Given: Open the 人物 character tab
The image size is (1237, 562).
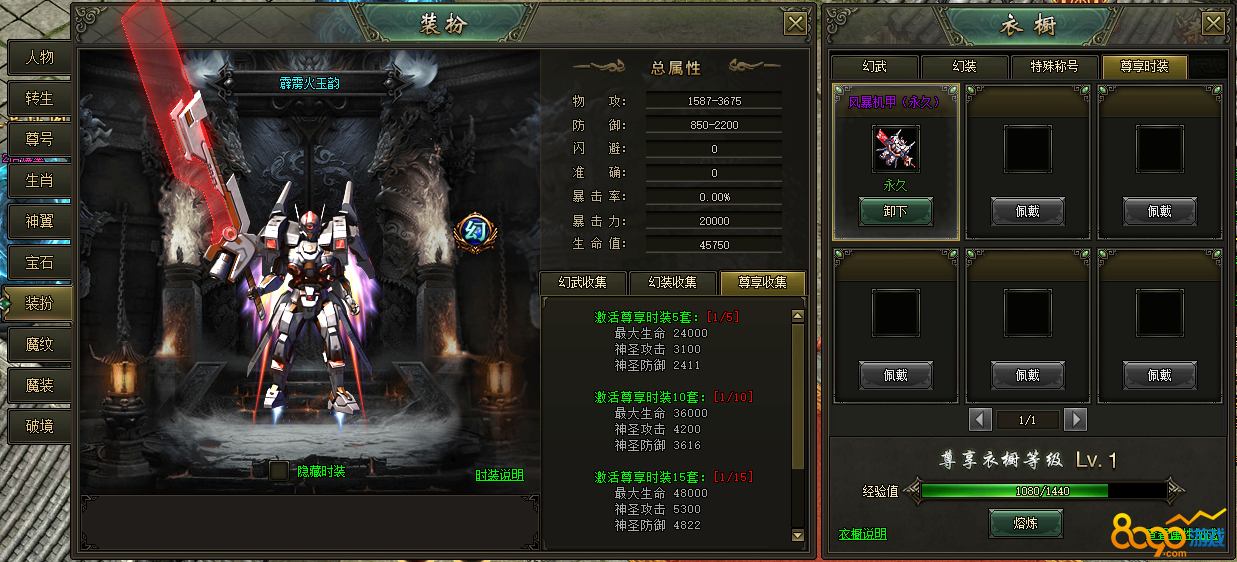Looking at the screenshot, I should tap(39, 57).
